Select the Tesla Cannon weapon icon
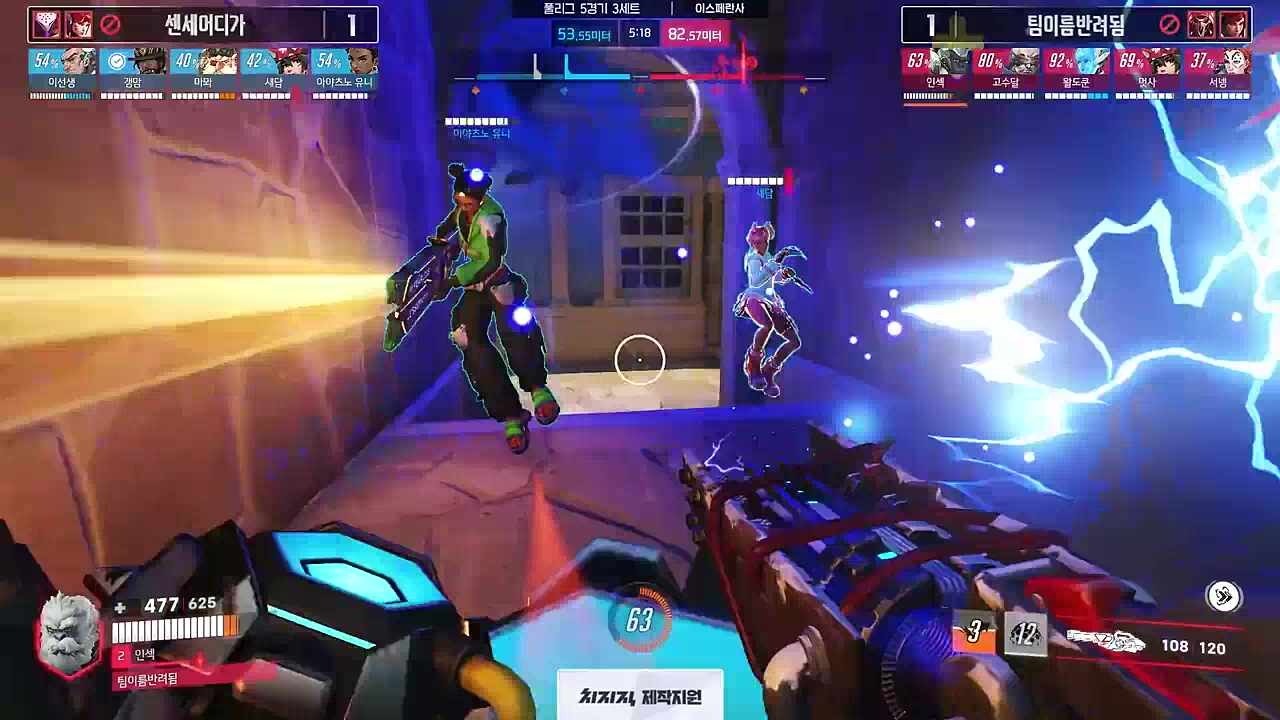 point(1104,642)
